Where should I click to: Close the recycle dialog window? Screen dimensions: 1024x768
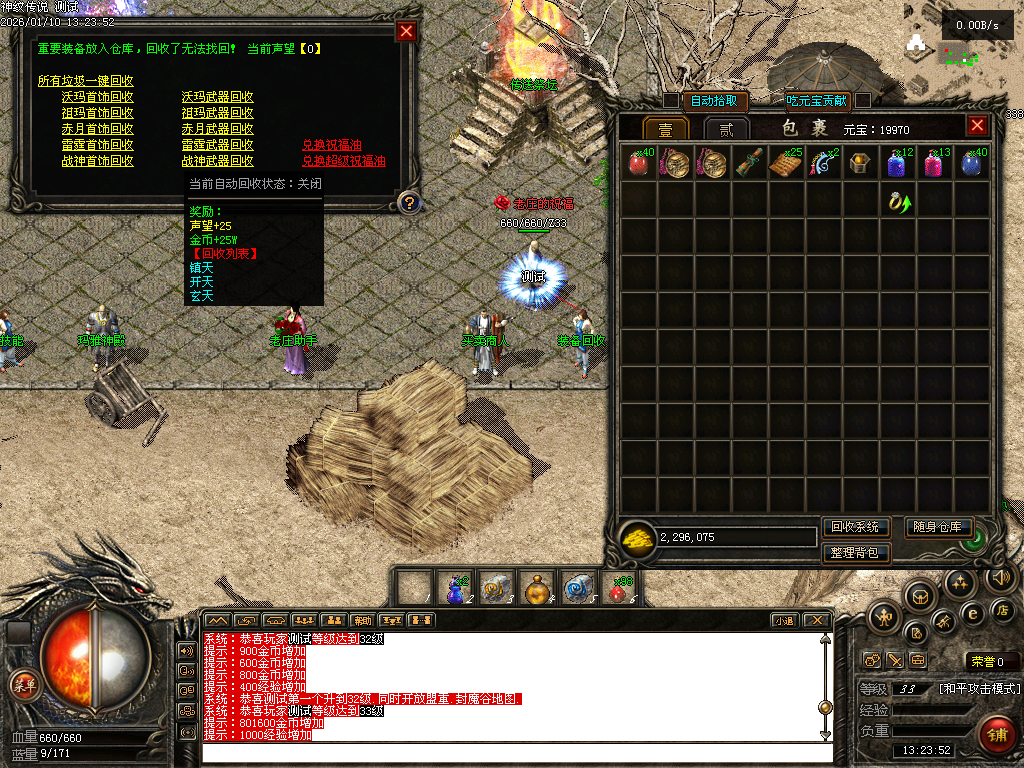click(x=406, y=31)
